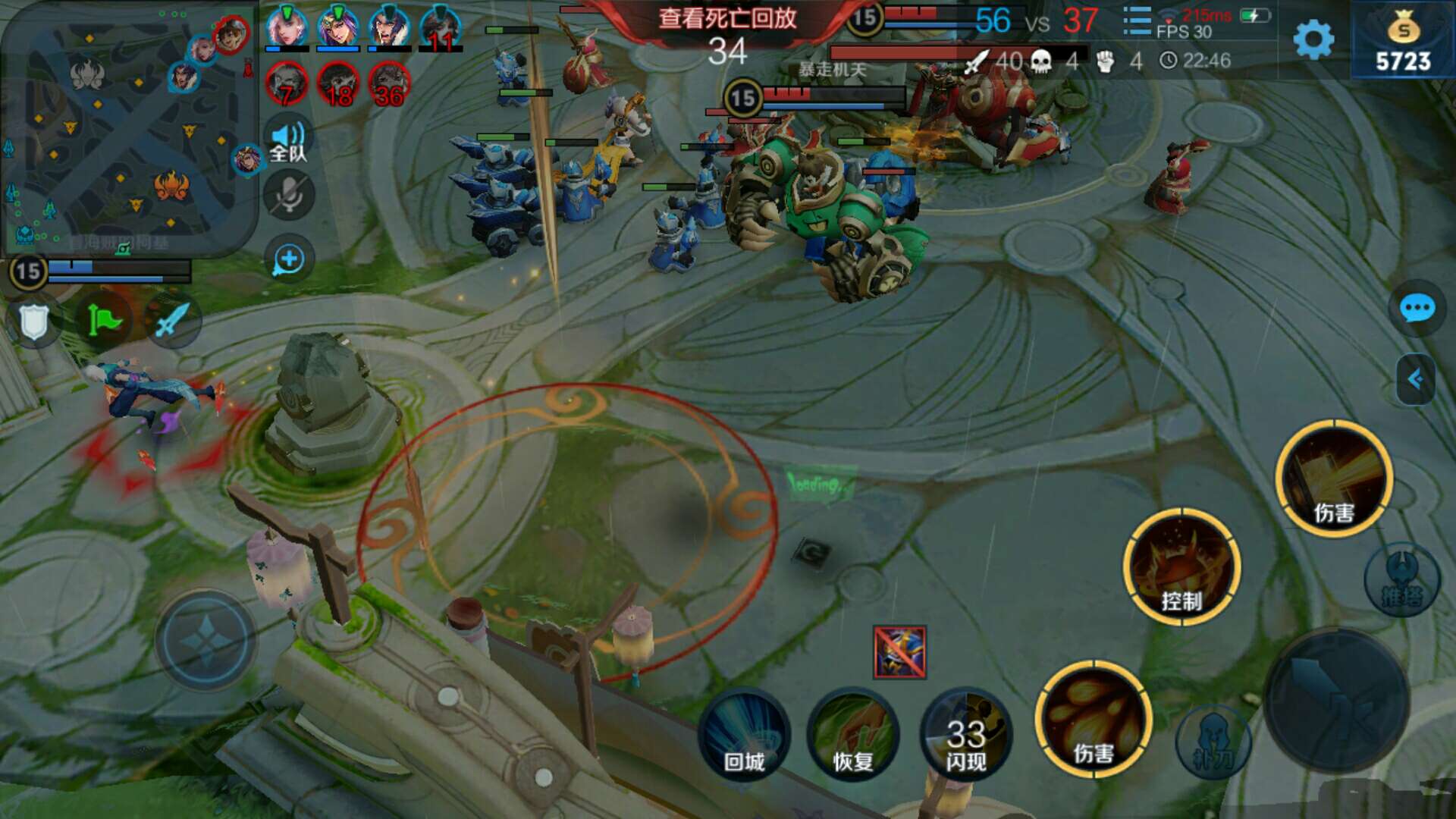Viewport: 1456px width, 819px height.
Task: Tap the last-hit (补刀) button
Action: [1213, 742]
